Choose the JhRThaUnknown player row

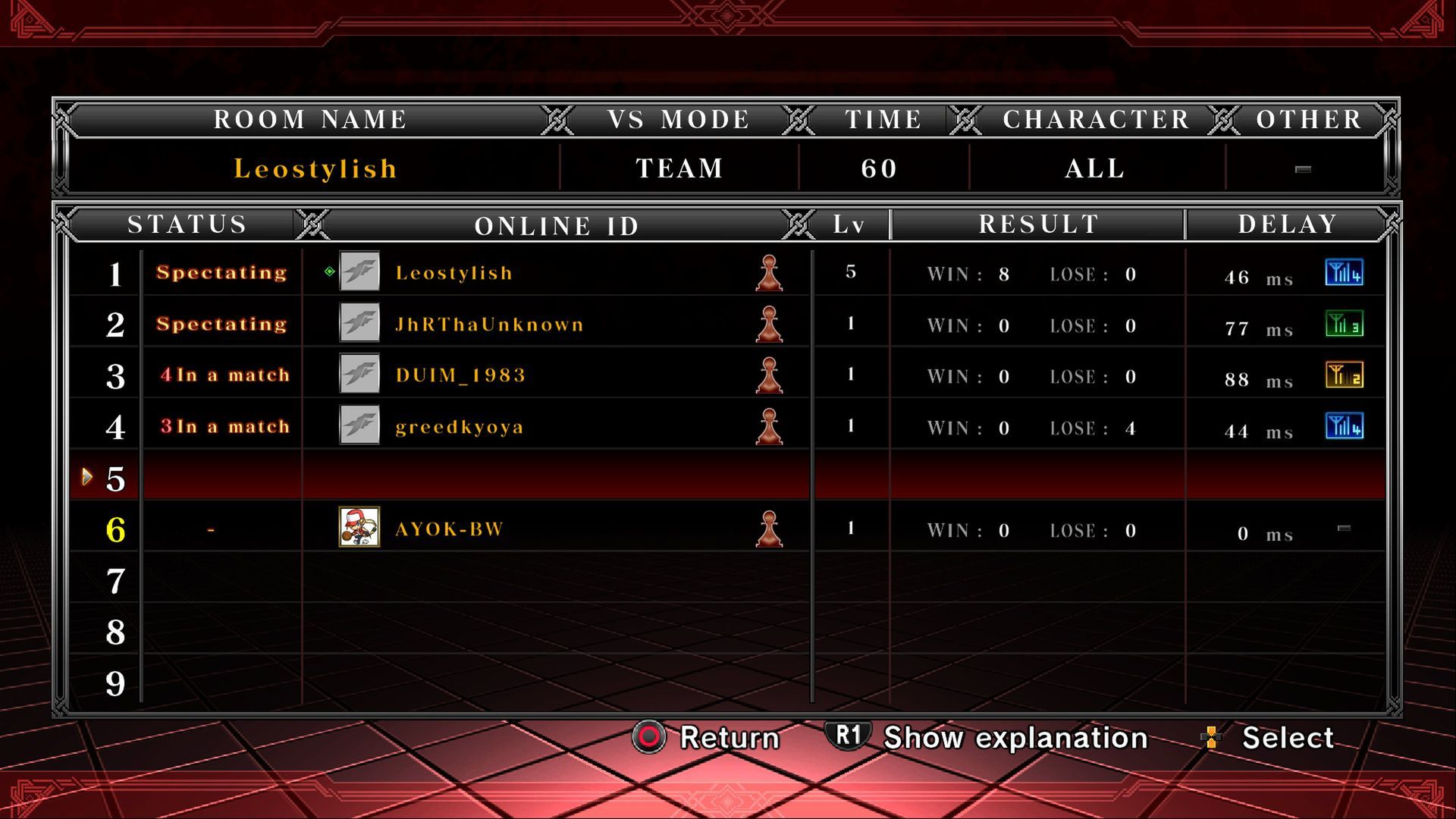(x=489, y=325)
